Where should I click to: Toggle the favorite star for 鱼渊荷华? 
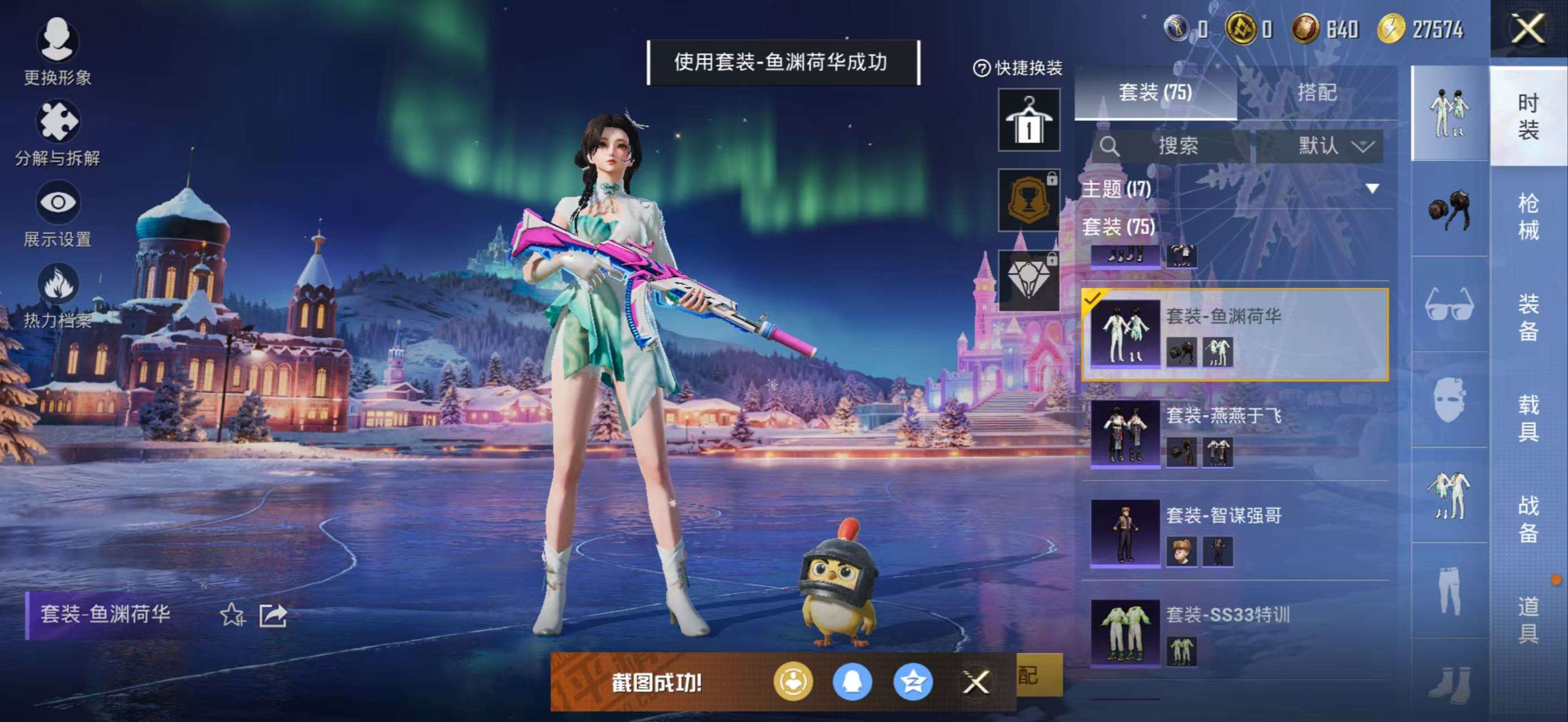point(232,615)
